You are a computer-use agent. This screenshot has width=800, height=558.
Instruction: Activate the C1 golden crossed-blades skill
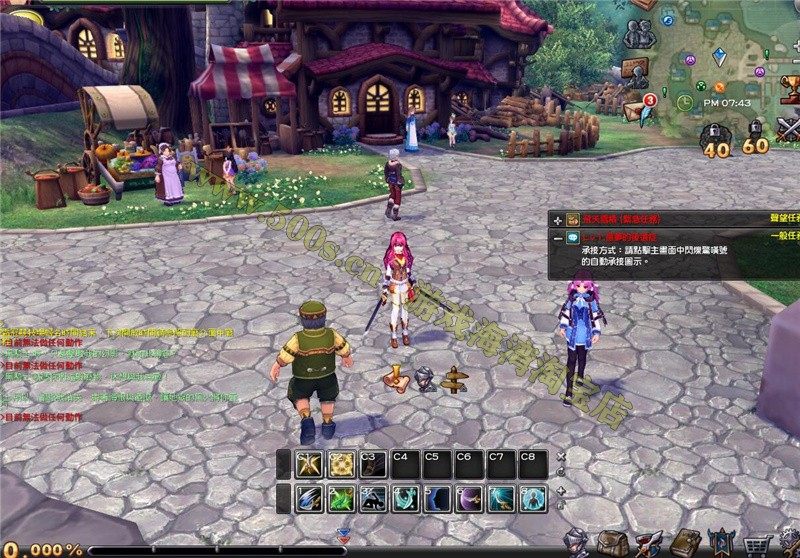(x=309, y=465)
